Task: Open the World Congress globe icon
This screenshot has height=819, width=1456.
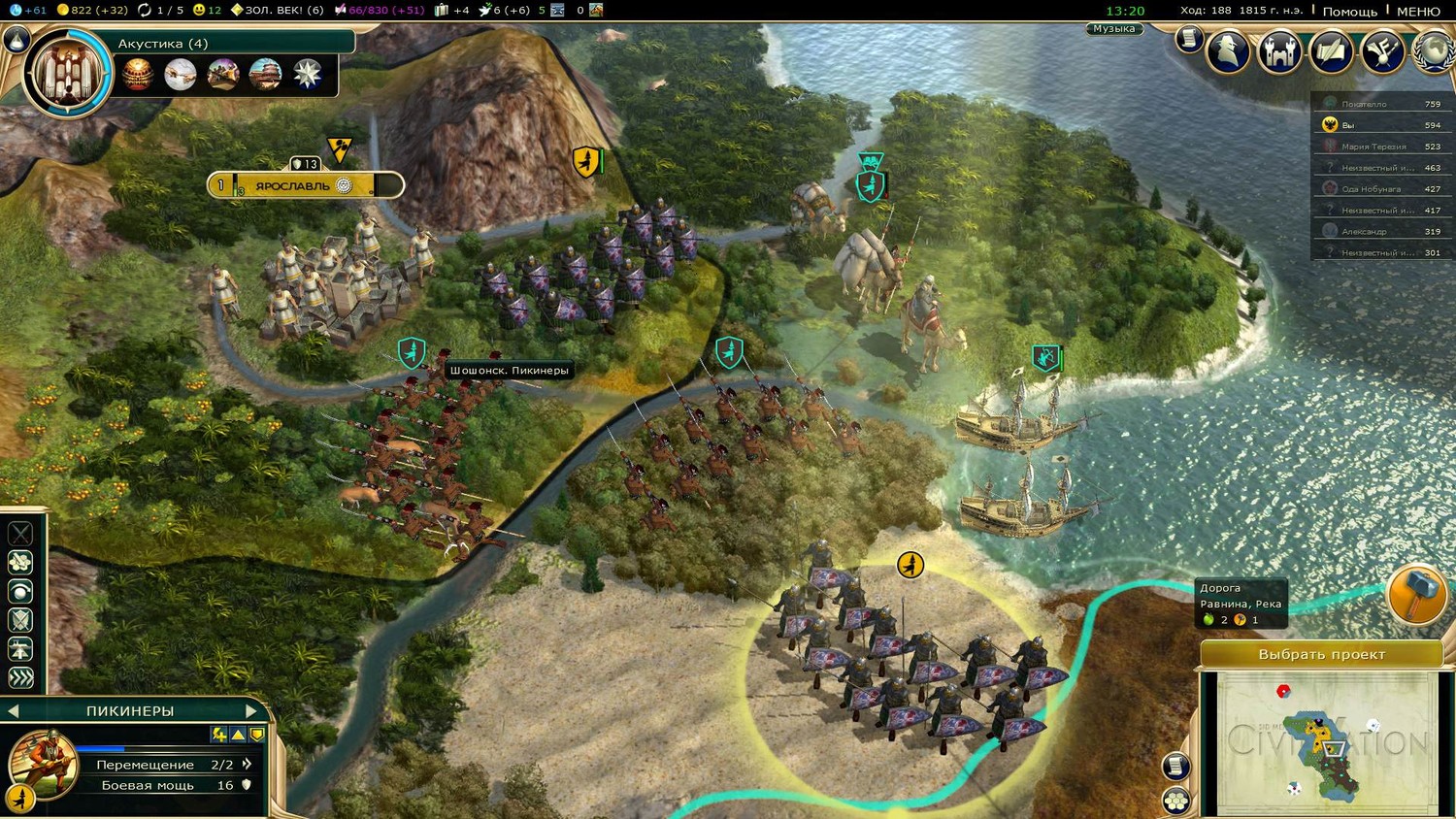Action: tap(1435, 50)
